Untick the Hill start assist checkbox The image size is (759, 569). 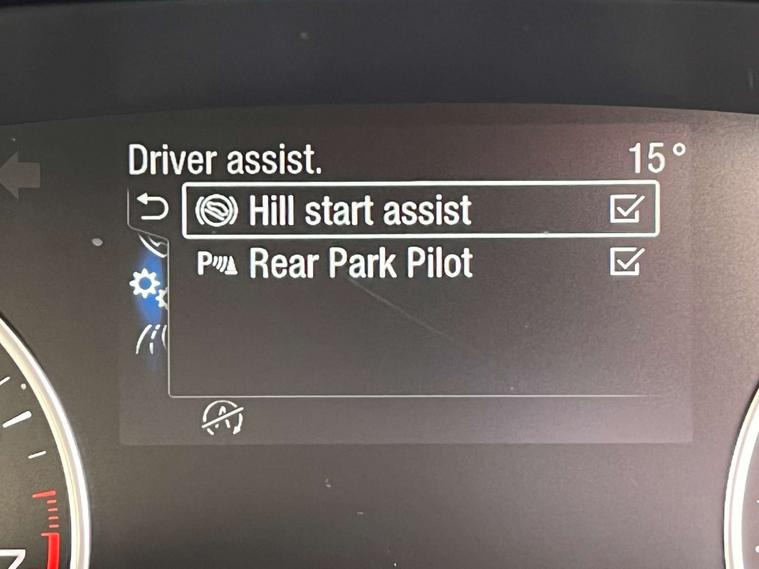coord(626,210)
